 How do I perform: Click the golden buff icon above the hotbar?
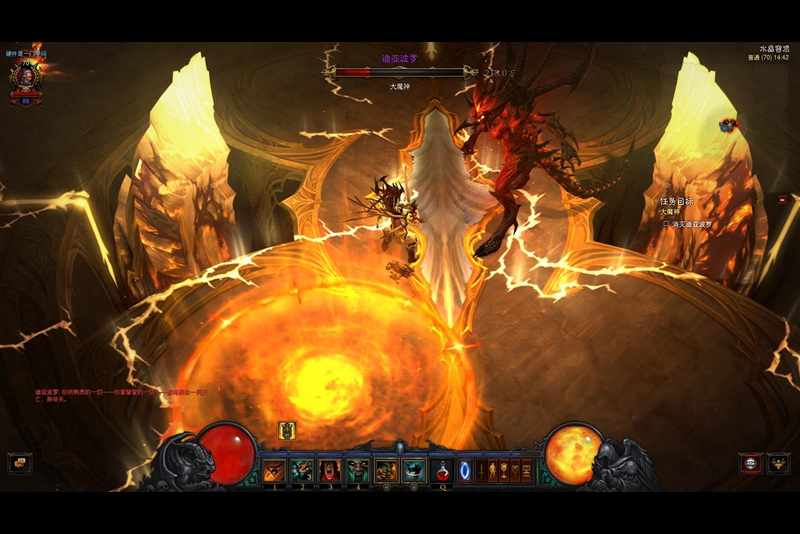point(287,431)
